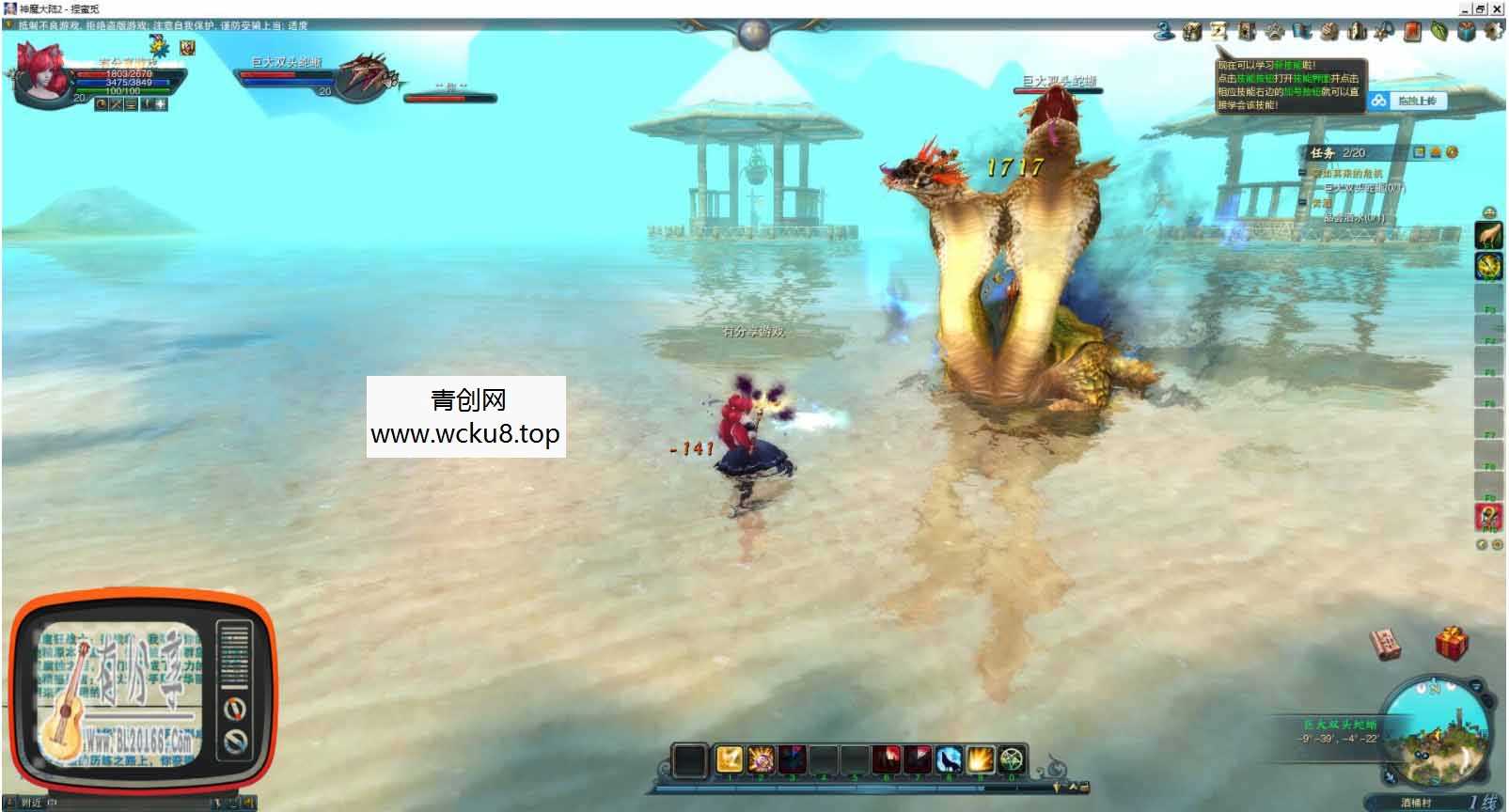Collapse the first quest entry in the tracker
This screenshot has height=812, width=1509.
pos(1301,172)
